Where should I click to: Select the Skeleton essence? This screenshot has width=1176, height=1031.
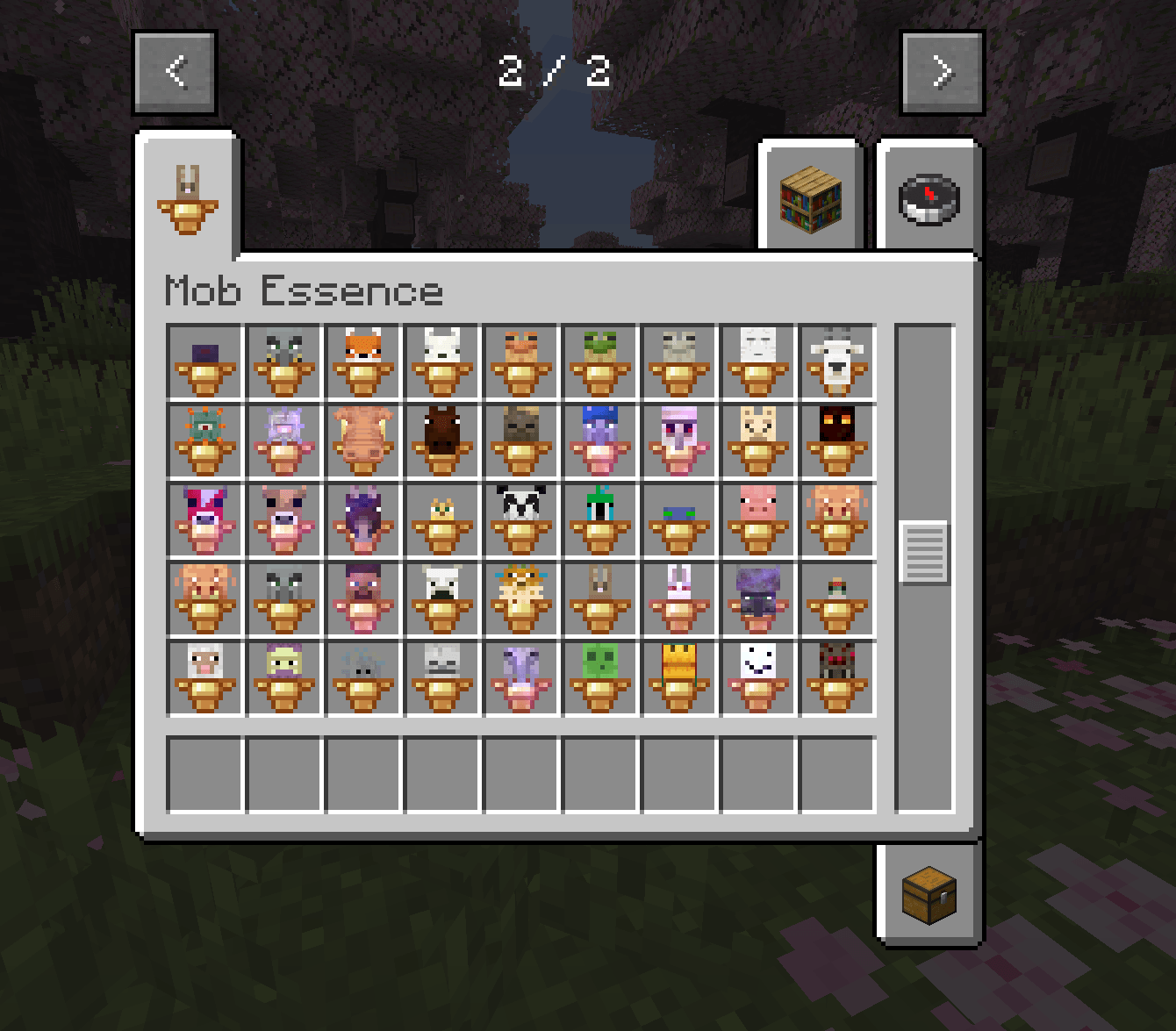[441, 676]
